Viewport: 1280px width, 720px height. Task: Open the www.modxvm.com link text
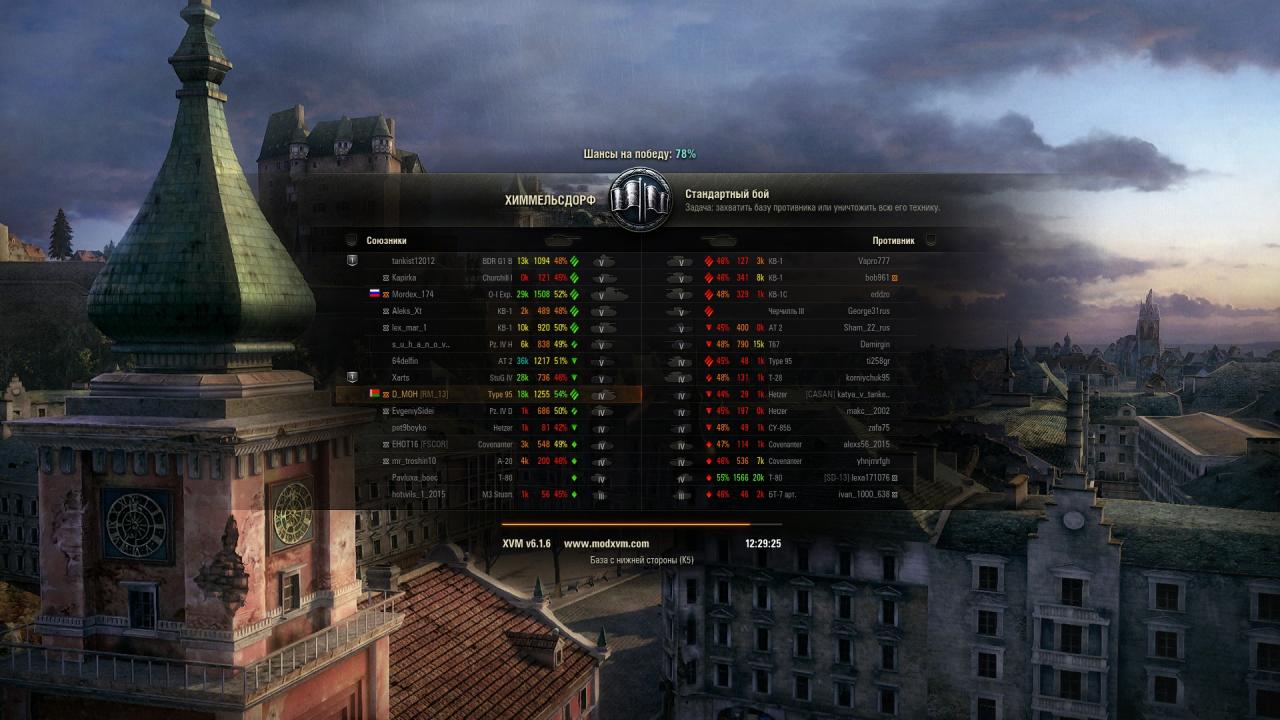click(606, 544)
